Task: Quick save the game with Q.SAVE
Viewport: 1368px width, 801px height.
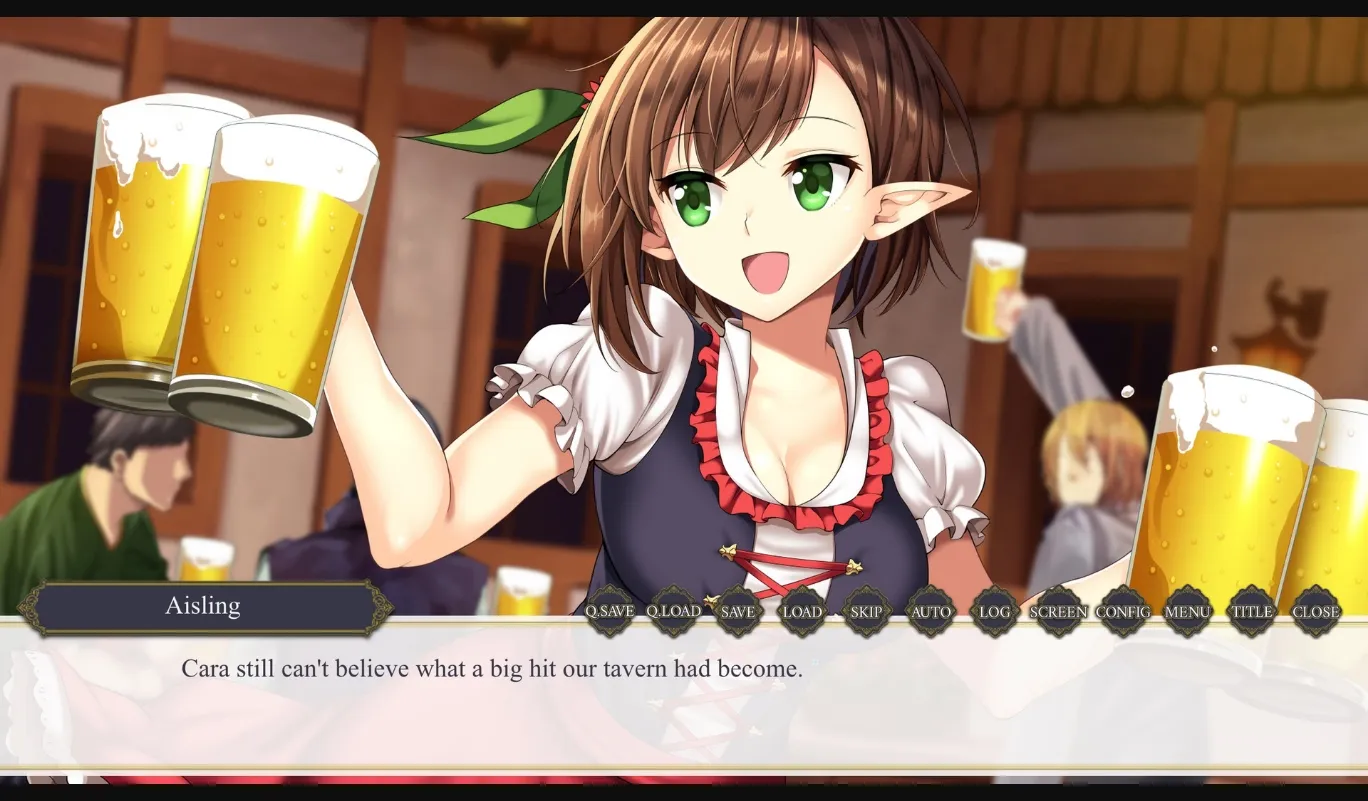Action: (x=609, y=610)
